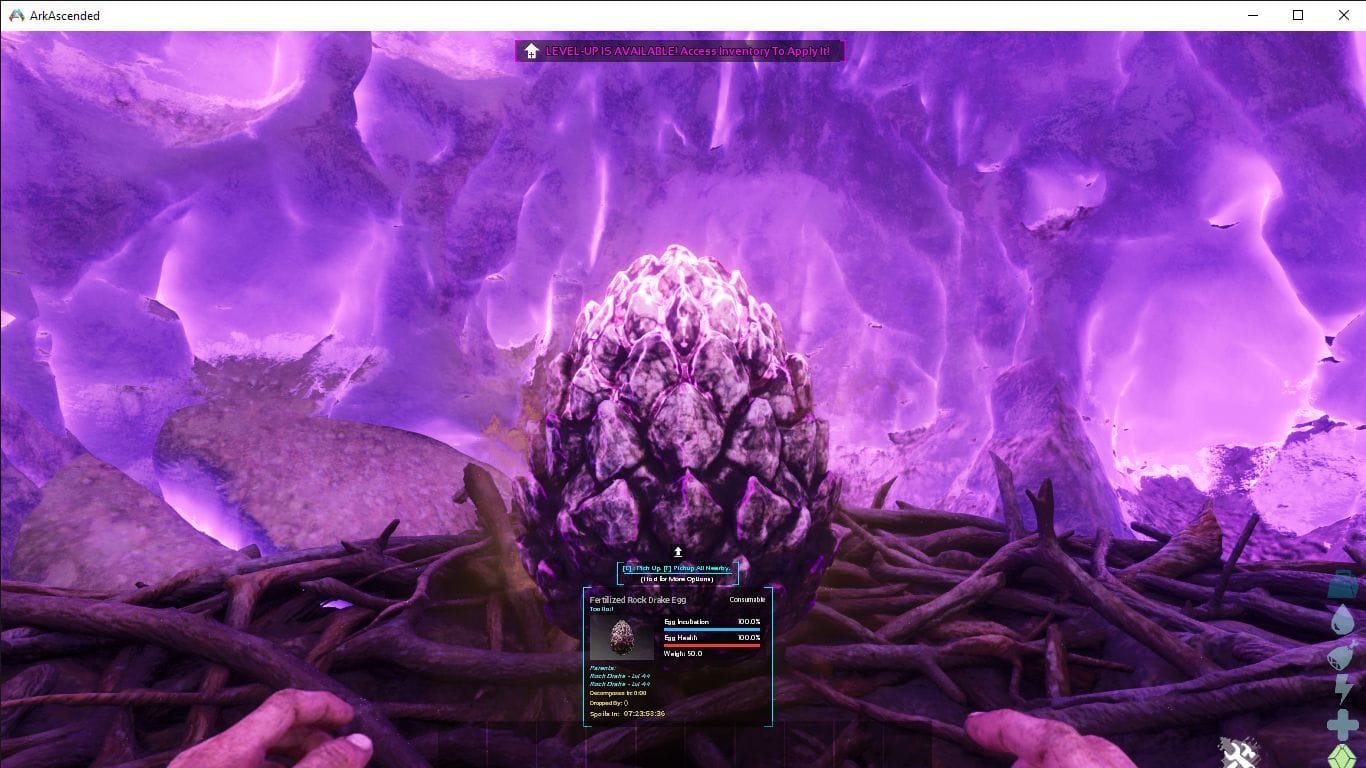The image size is (1366, 768).
Task: Expand Hold for More Options
Action: coord(678,581)
